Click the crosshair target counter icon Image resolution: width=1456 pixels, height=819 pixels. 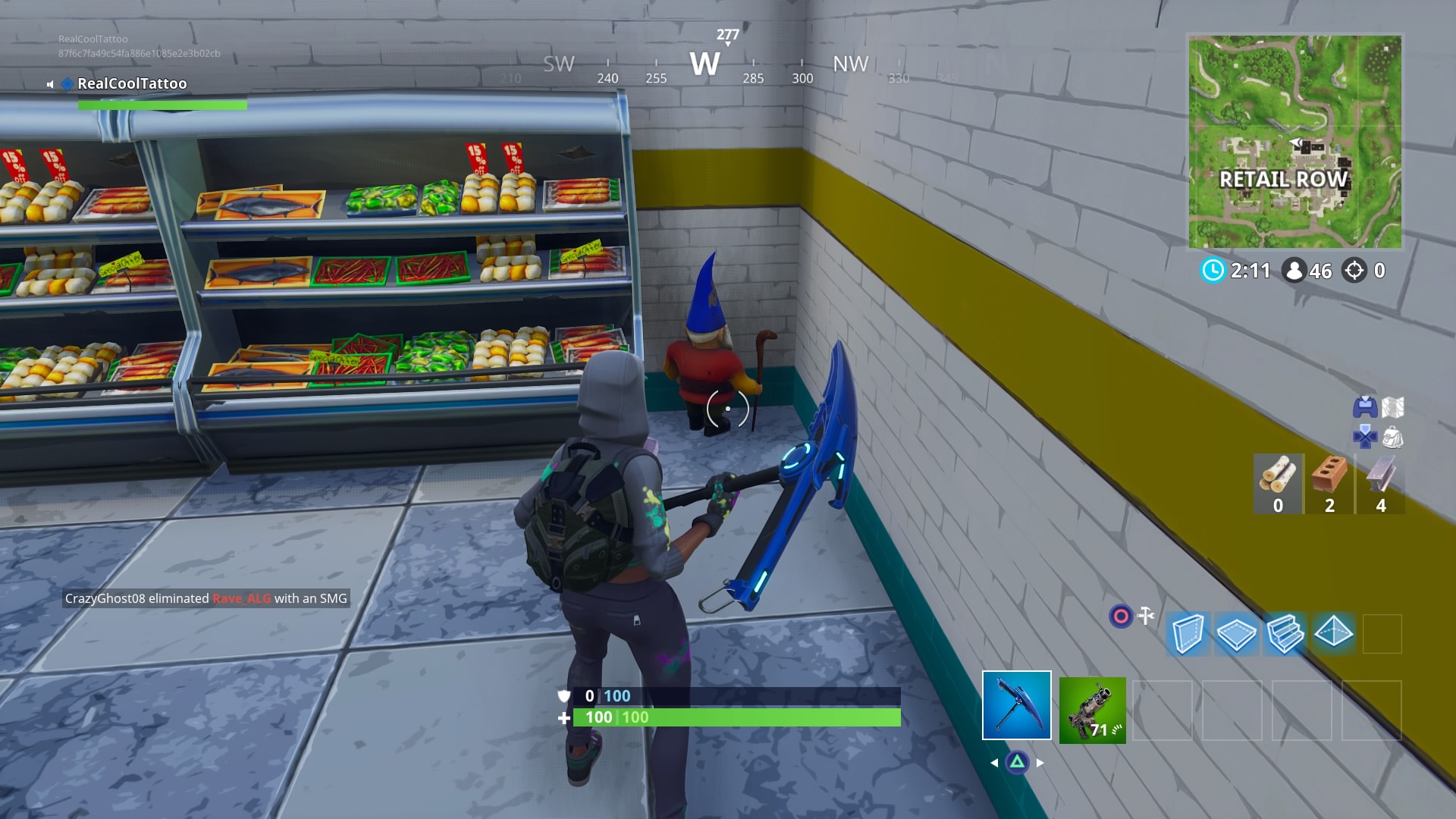1354,271
